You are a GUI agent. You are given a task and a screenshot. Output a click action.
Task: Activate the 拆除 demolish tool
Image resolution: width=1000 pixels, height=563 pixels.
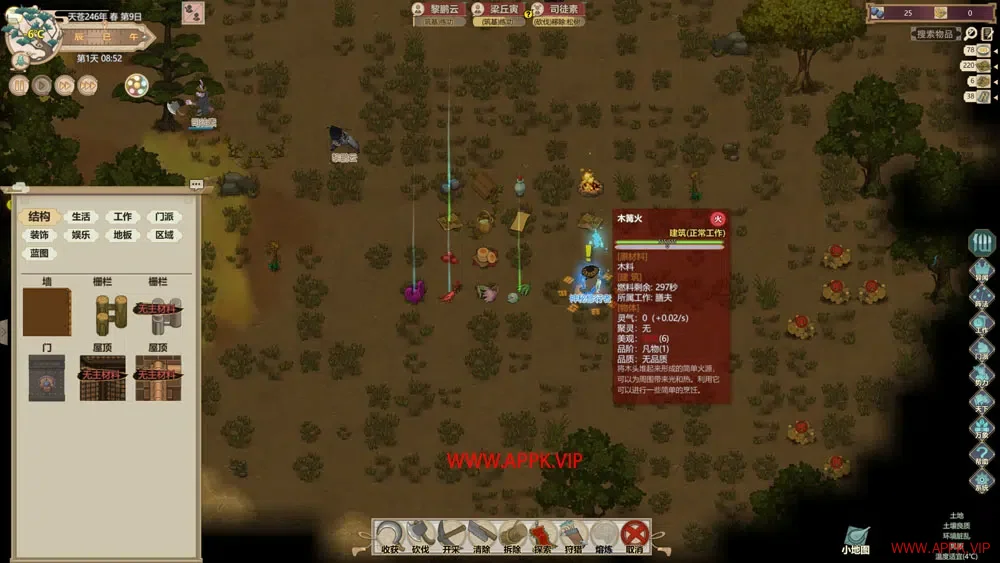(512, 535)
